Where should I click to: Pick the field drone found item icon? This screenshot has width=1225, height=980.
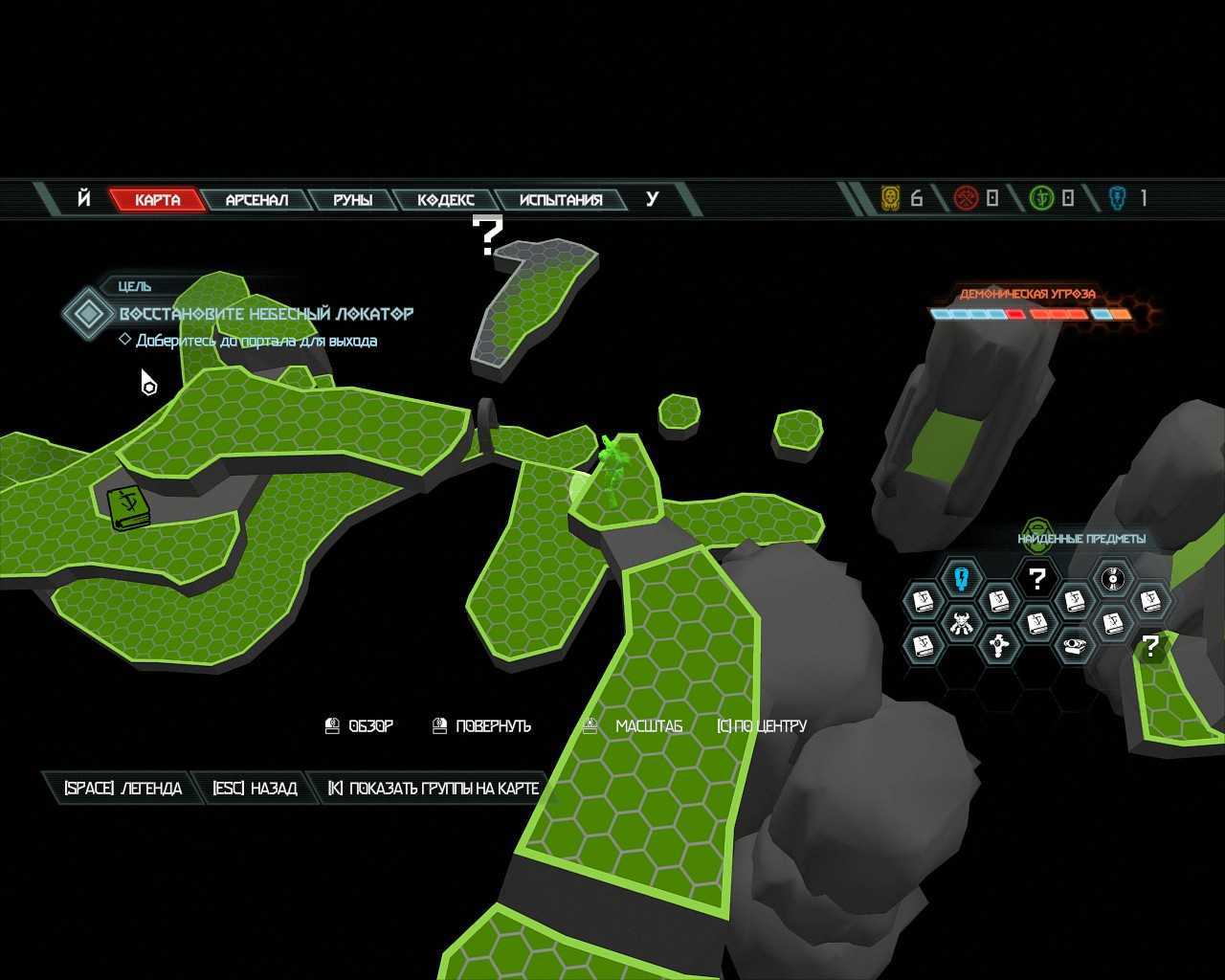coord(1075,646)
